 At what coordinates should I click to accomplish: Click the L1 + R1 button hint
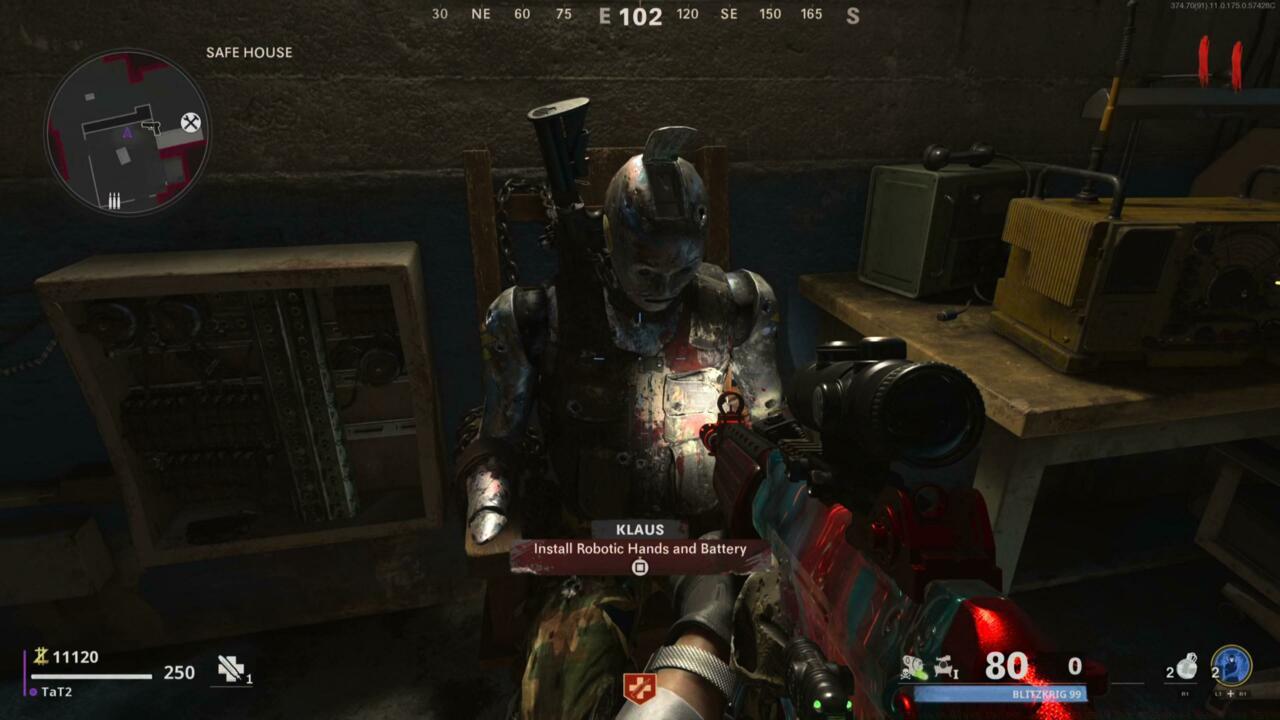1231,693
